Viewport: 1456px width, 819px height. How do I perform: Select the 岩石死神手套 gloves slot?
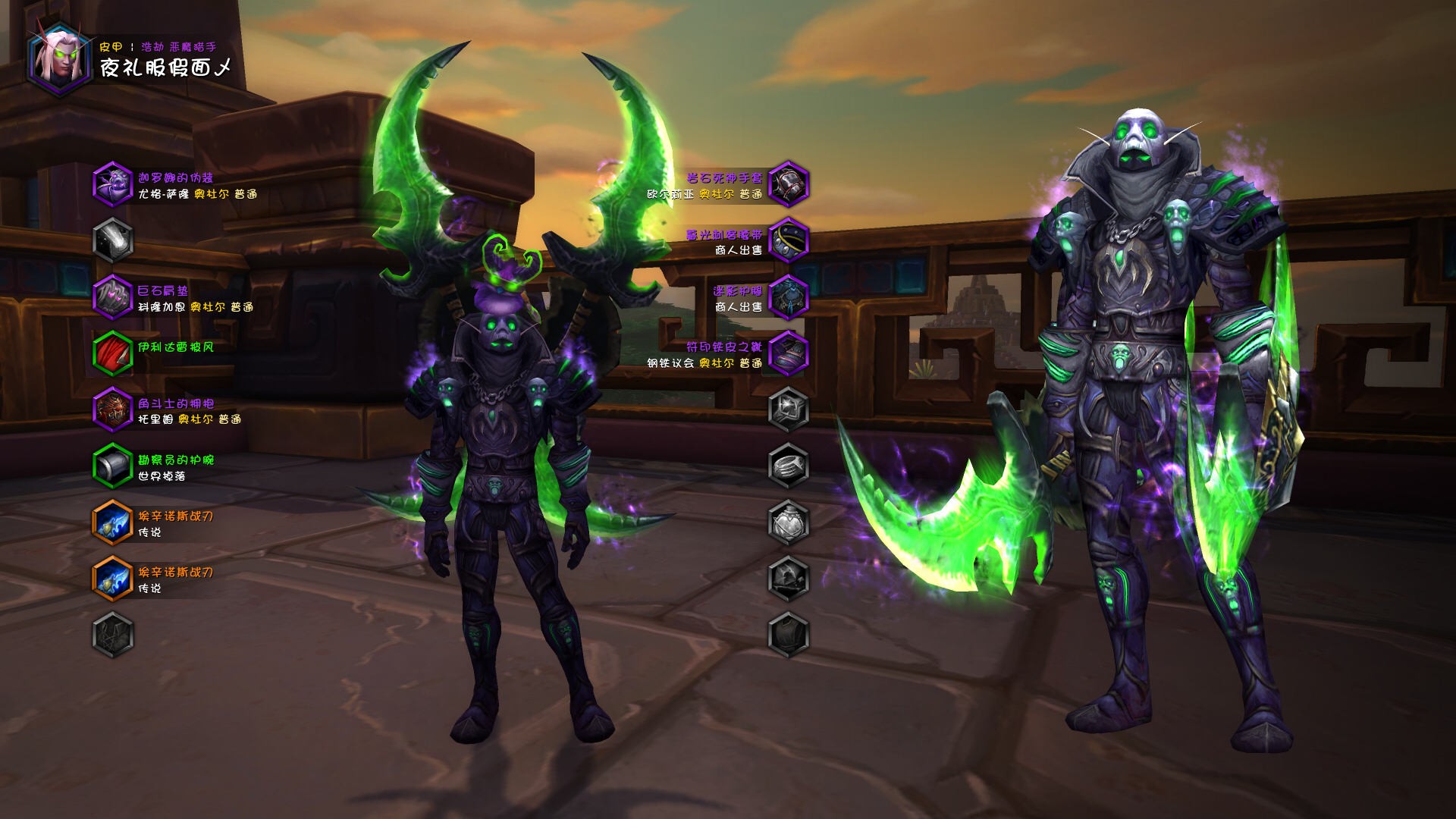(789, 184)
